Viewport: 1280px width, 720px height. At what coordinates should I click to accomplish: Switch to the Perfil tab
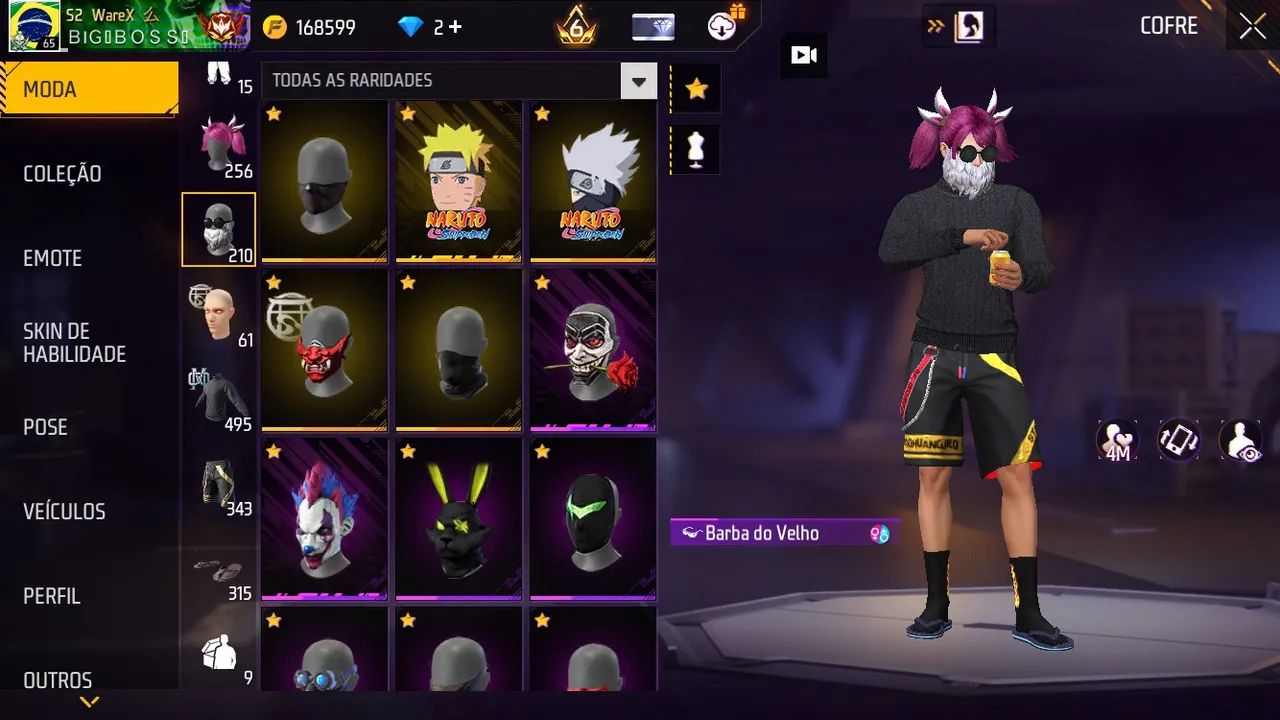pos(52,596)
